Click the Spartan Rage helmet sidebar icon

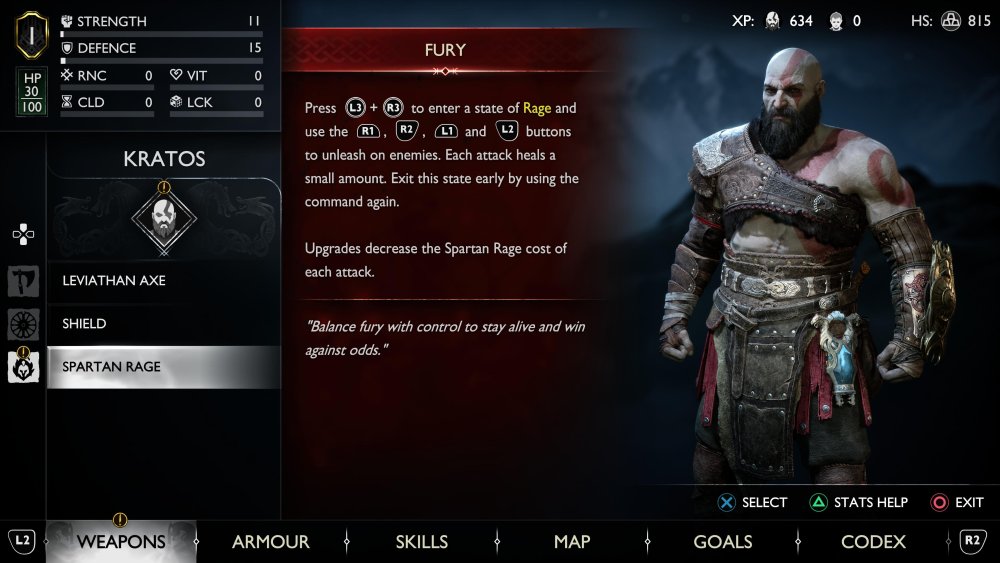[x=23, y=367]
